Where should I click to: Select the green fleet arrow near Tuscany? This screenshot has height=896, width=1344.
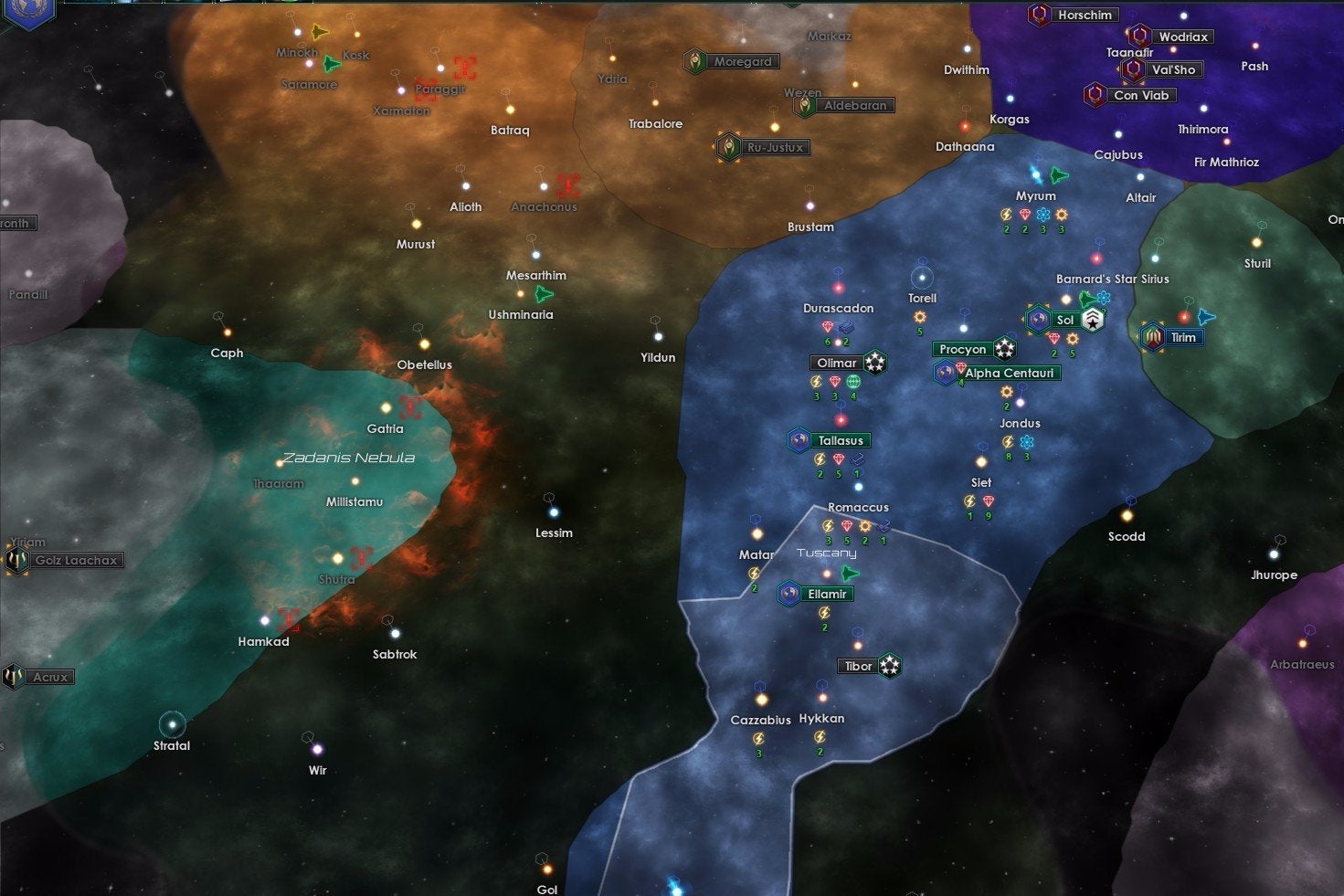pyautogui.click(x=848, y=574)
